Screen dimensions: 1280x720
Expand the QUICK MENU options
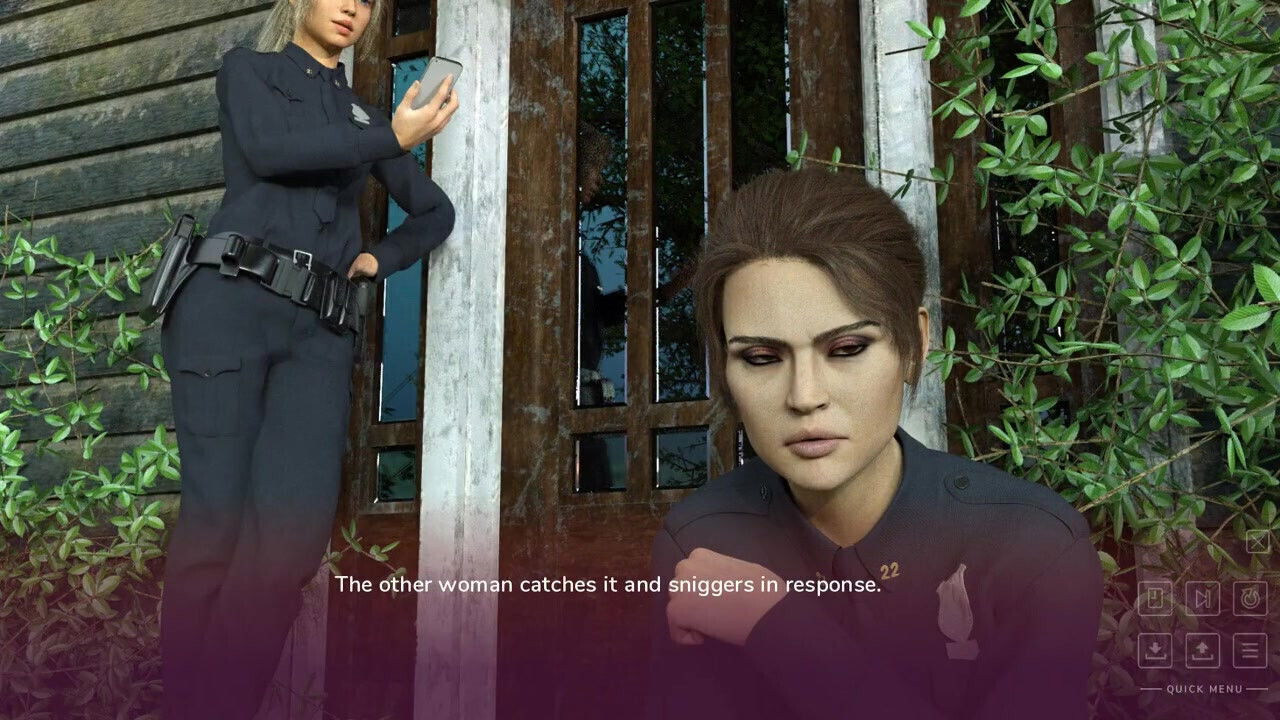(x=1205, y=690)
